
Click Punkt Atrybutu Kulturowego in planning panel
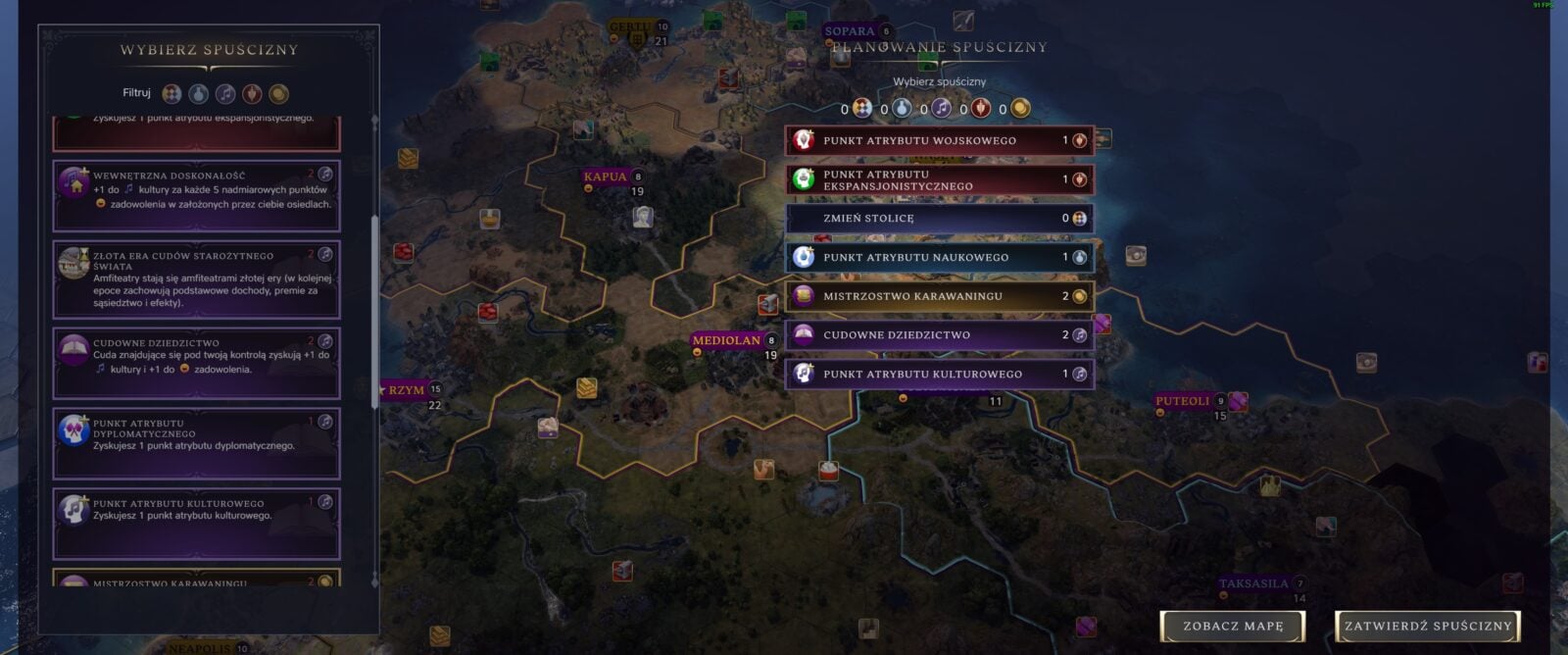tap(939, 374)
